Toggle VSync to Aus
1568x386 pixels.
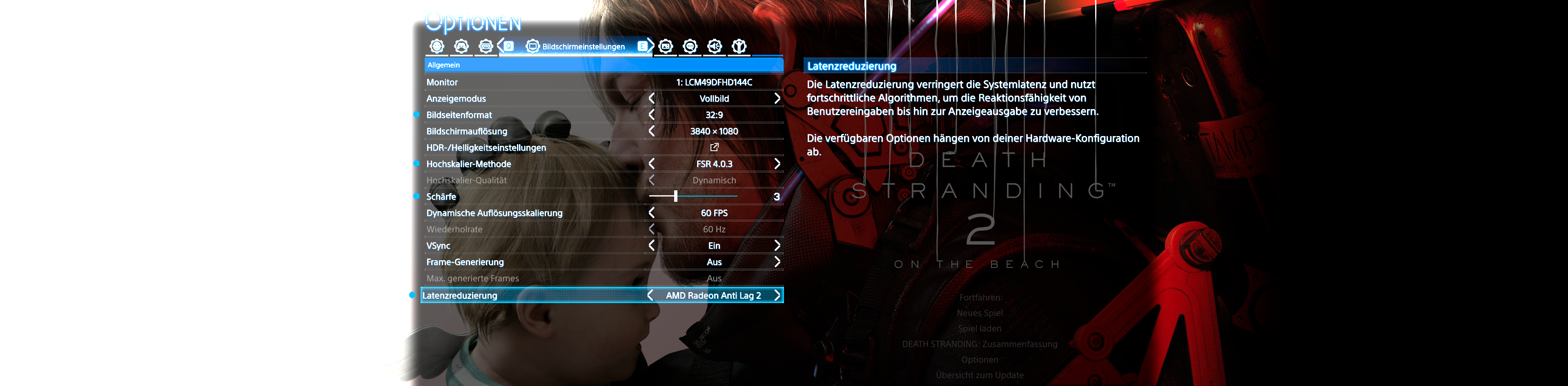(x=777, y=245)
